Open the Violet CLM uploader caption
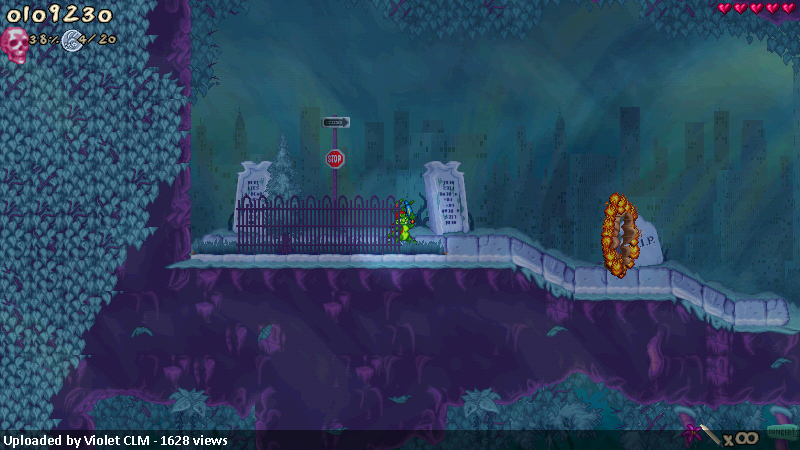The height and width of the screenshot is (450, 800). coord(115,440)
